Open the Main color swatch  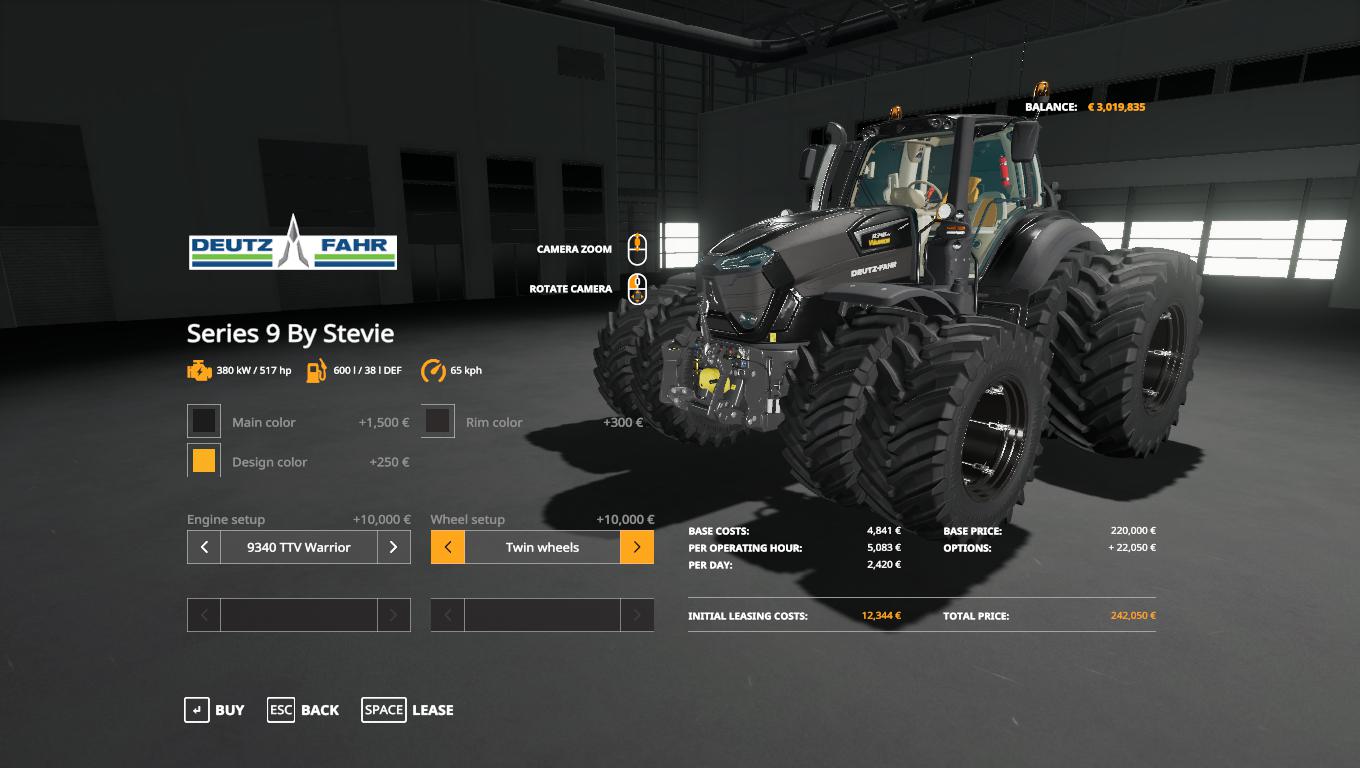(x=204, y=421)
